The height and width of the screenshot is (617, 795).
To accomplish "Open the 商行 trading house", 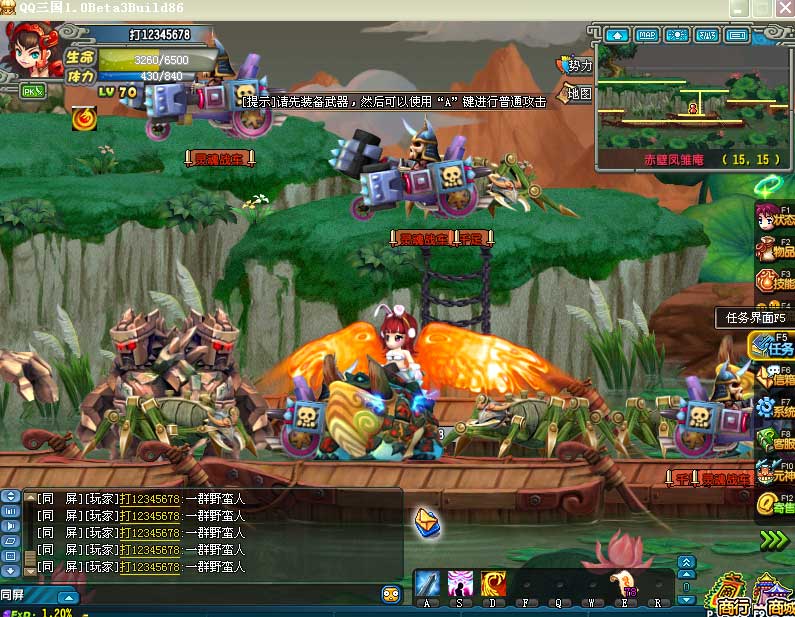I will point(731,595).
